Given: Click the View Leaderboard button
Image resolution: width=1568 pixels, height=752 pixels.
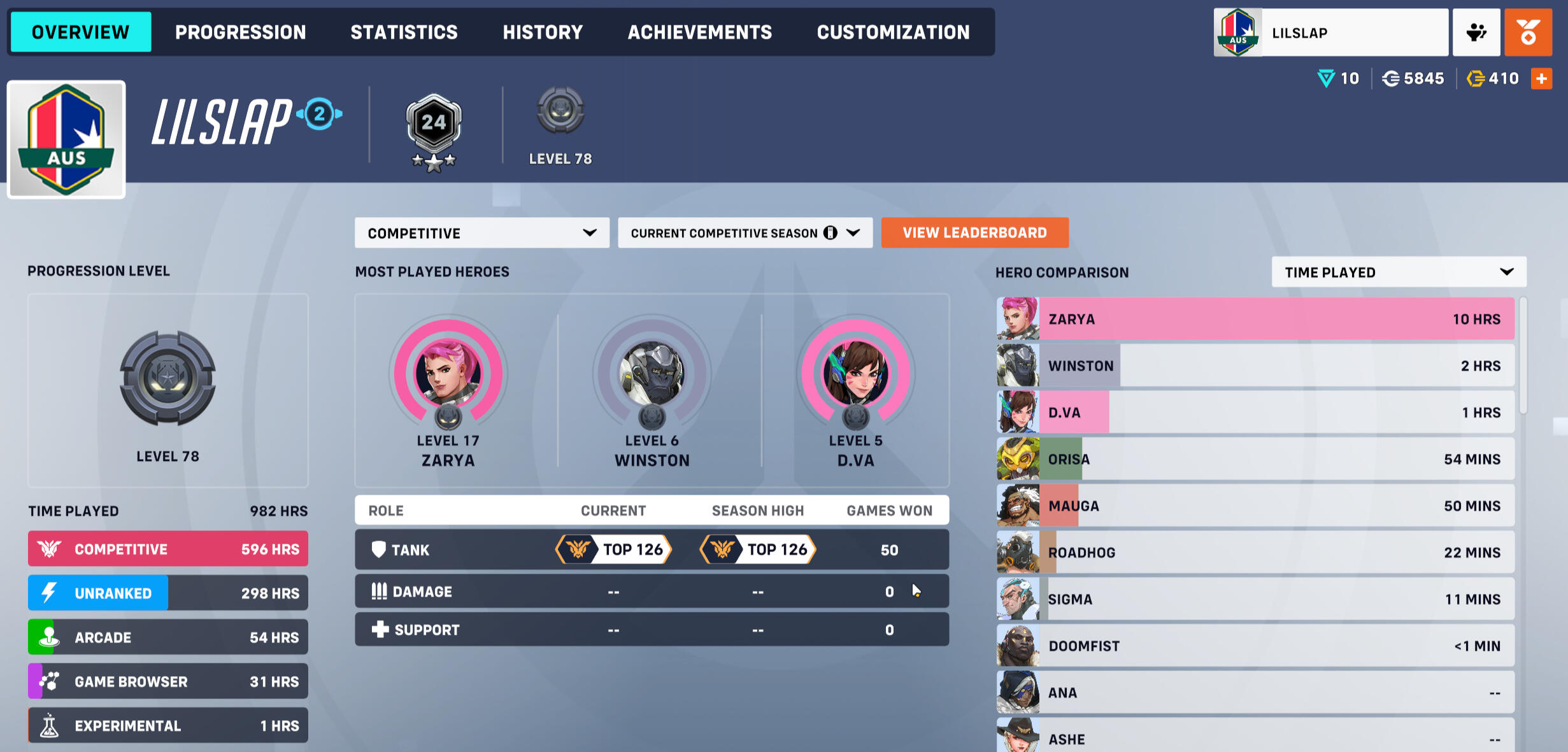Looking at the screenshot, I should point(974,233).
